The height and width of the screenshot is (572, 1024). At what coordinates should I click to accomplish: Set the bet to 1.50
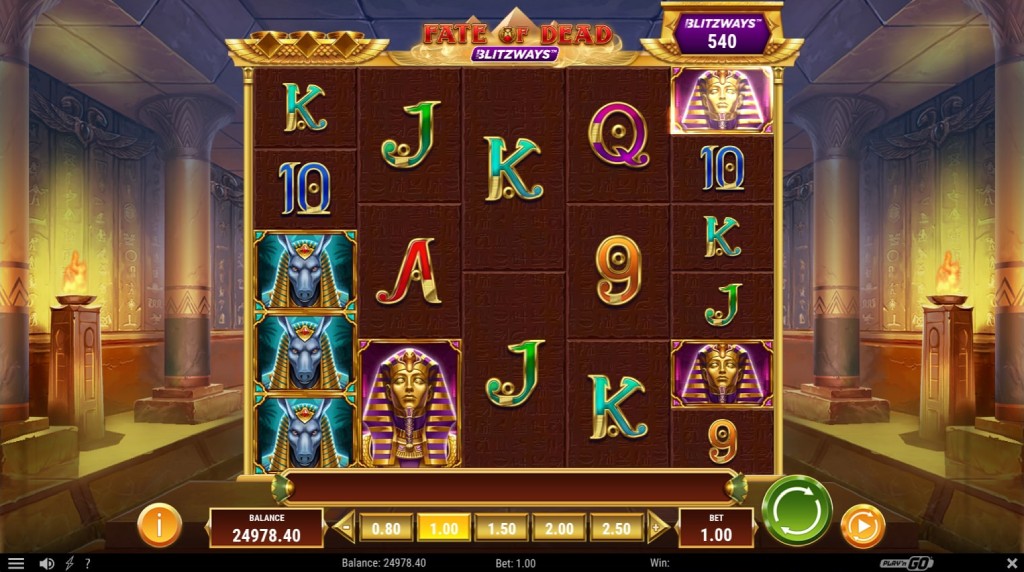click(x=502, y=527)
